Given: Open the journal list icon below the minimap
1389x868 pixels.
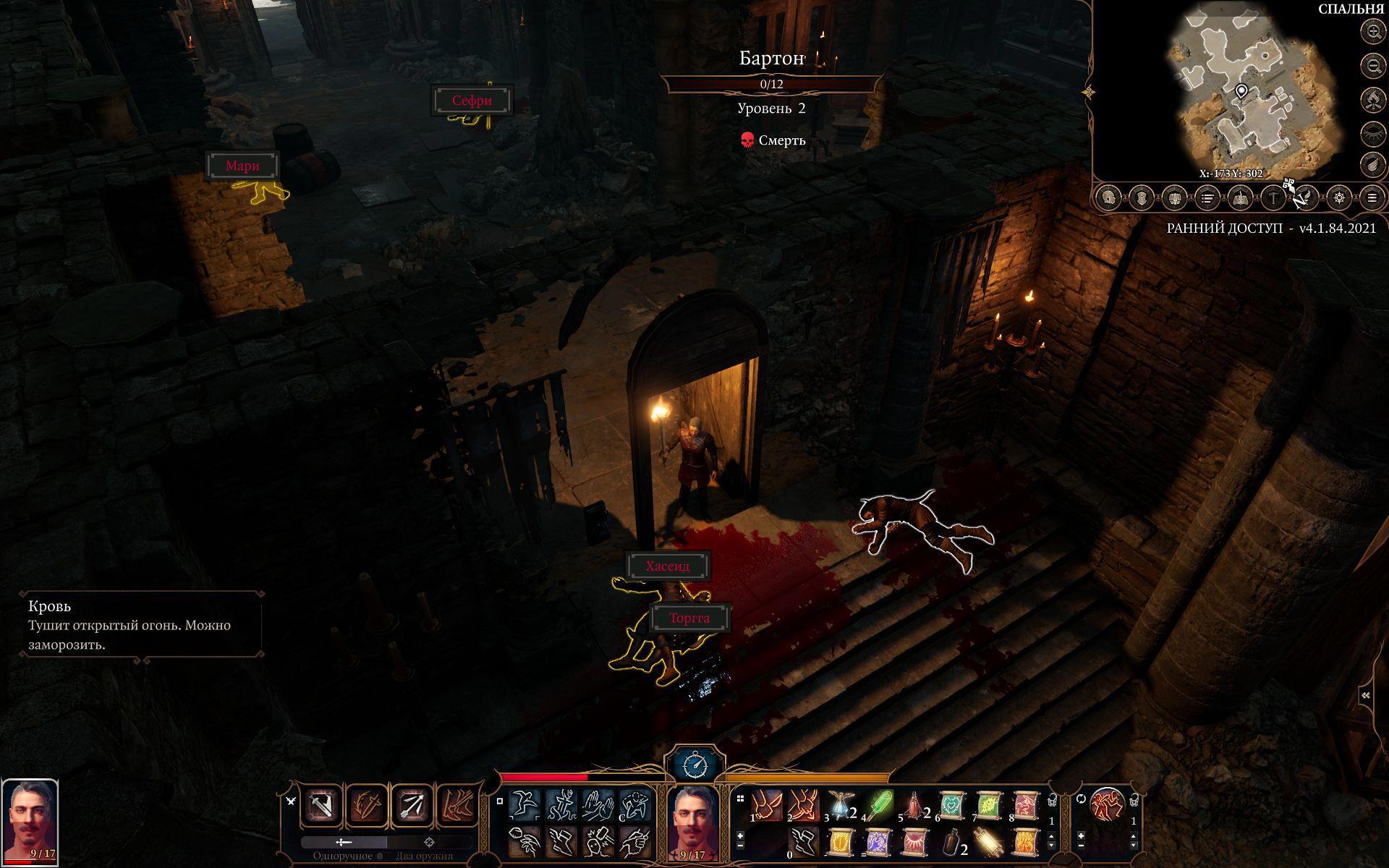Looking at the screenshot, I should click(1207, 197).
